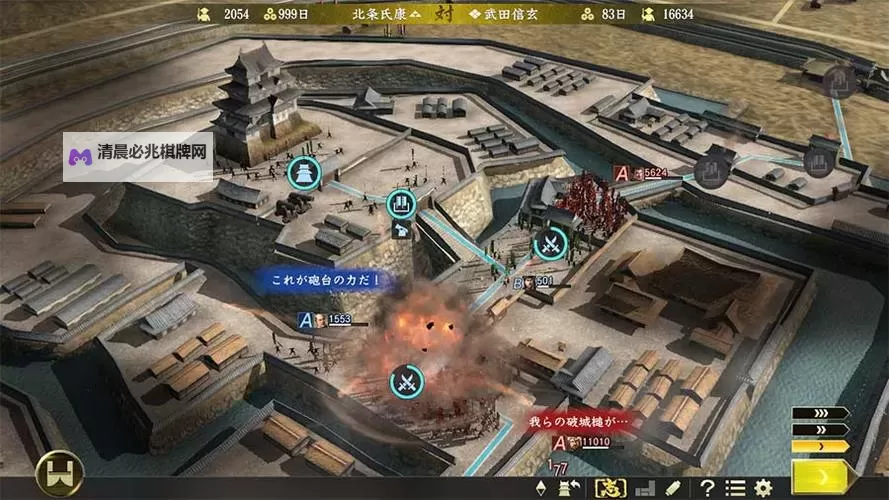Open the gear settings menu

764,488
